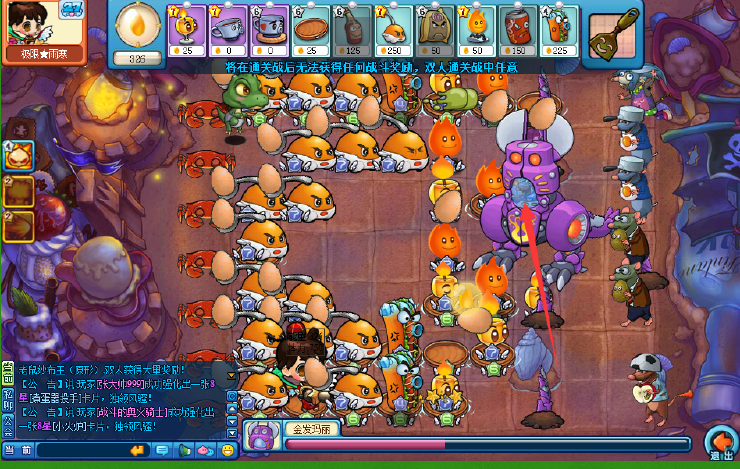
Task: Select the cola bottle card costing 125
Action: coord(351,28)
